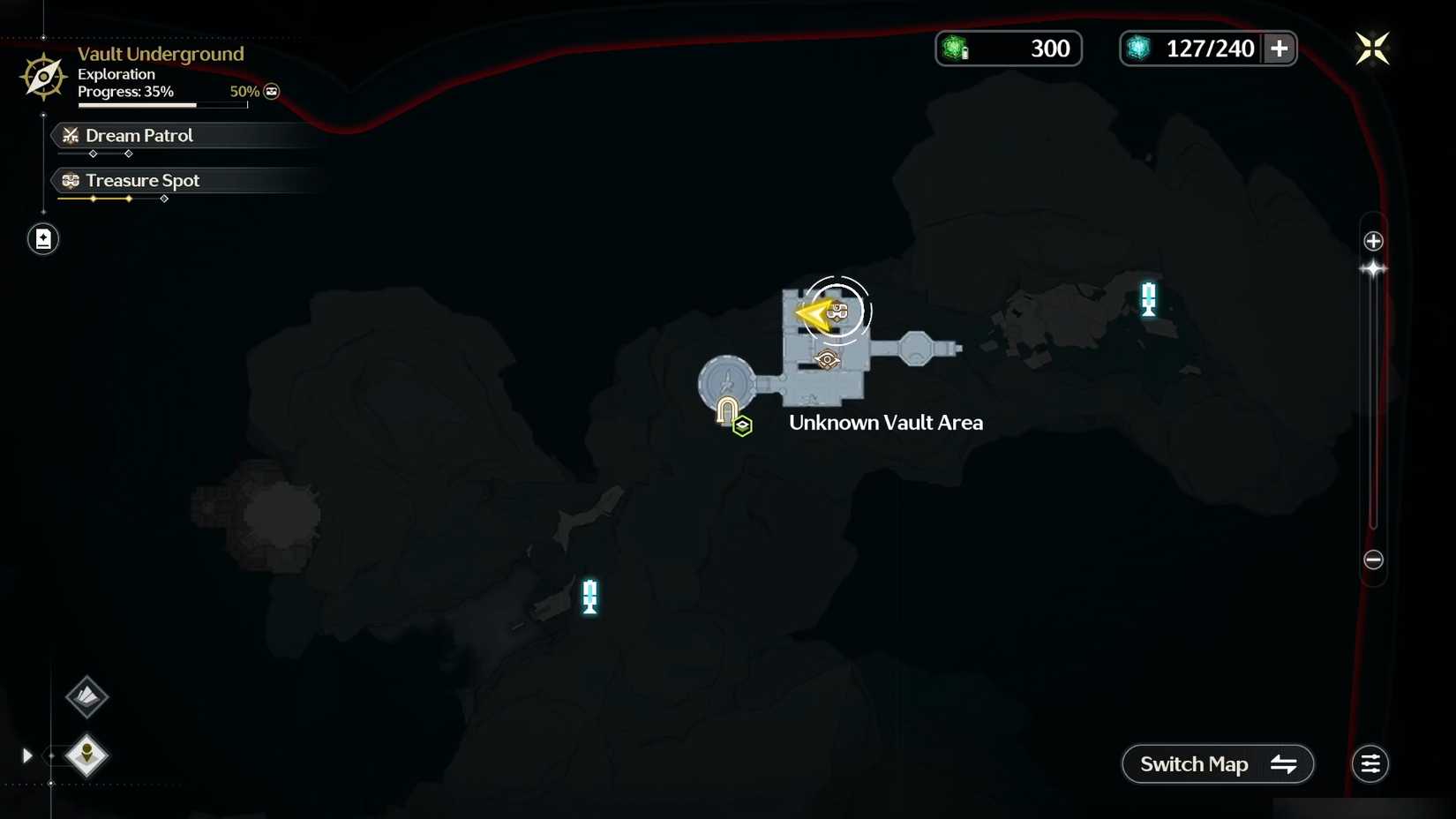Close the map via the gold star icon

click(x=1373, y=49)
